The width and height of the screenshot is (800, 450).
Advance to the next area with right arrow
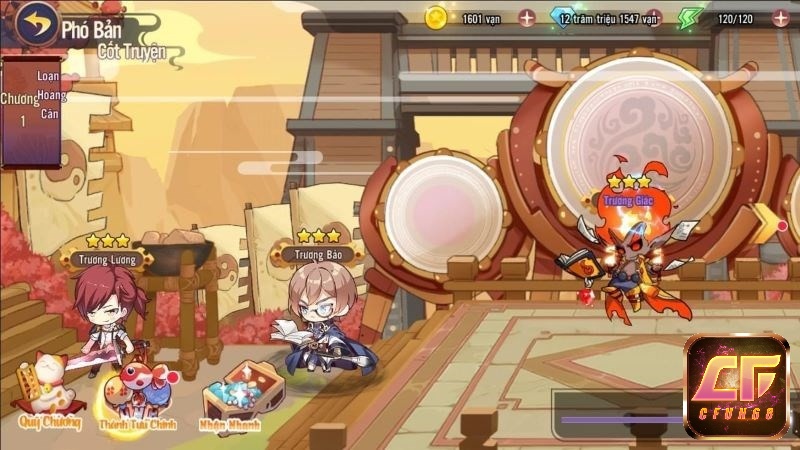pos(768,224)
